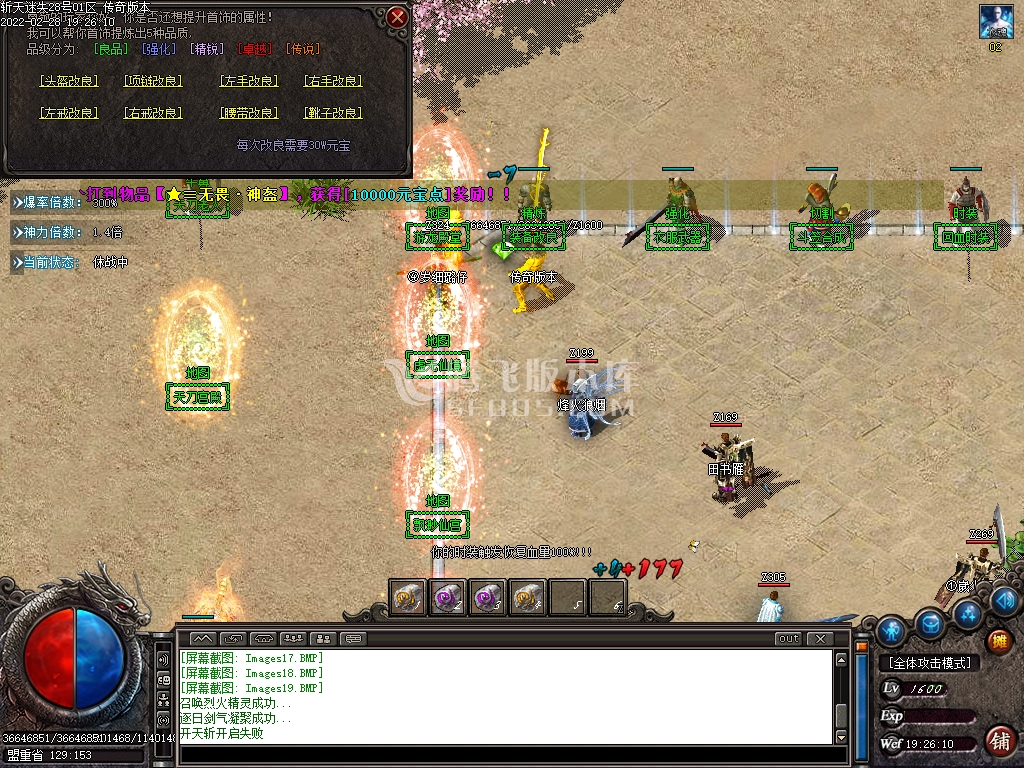Close the jewelry improvement dialog
Image resolution: width=1024 pixels, height=768 pixels.
(x=397, y=17)
